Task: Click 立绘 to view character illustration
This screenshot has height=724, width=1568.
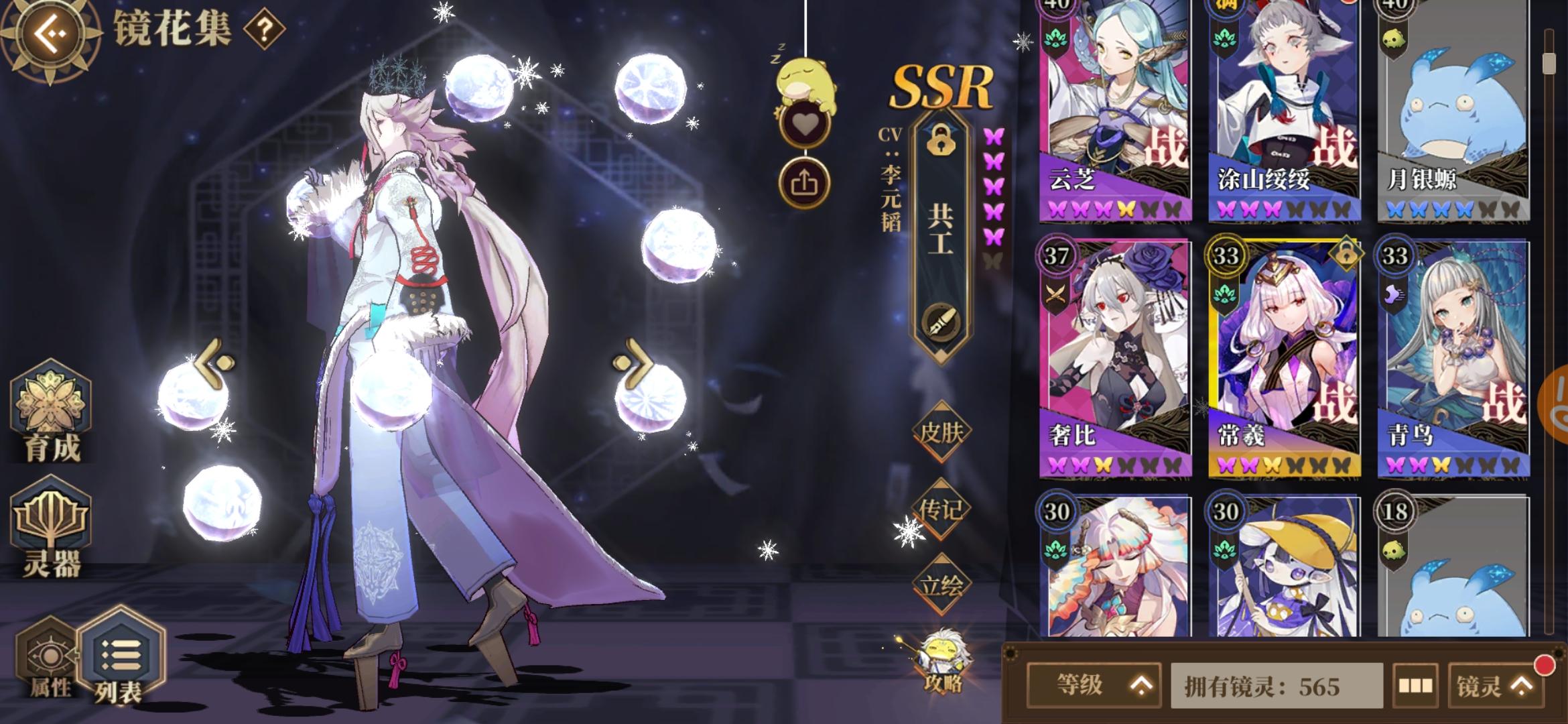Action: [942, 583]
